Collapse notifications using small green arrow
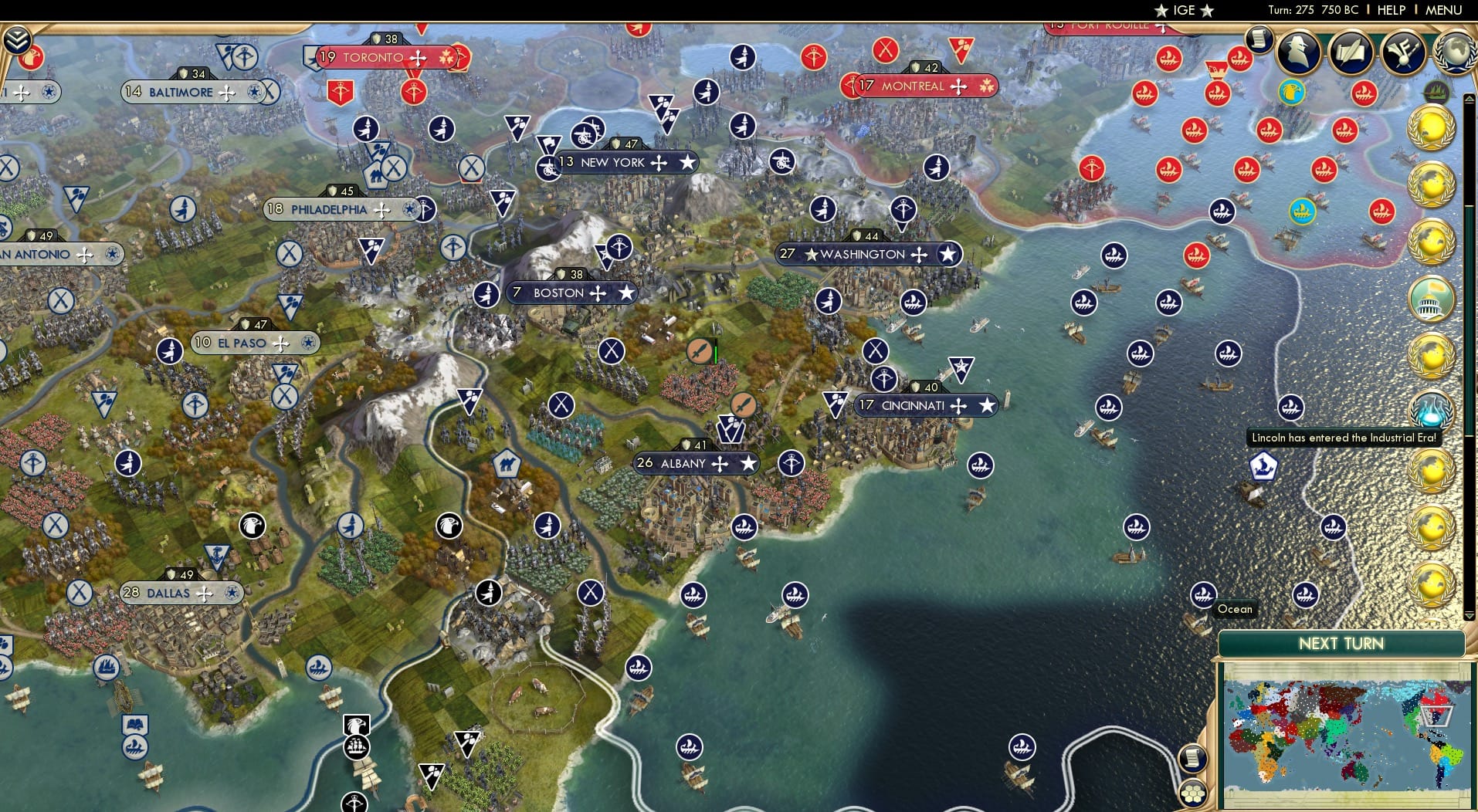This screenshot has width=1478, height=812. click(1470, 99)
